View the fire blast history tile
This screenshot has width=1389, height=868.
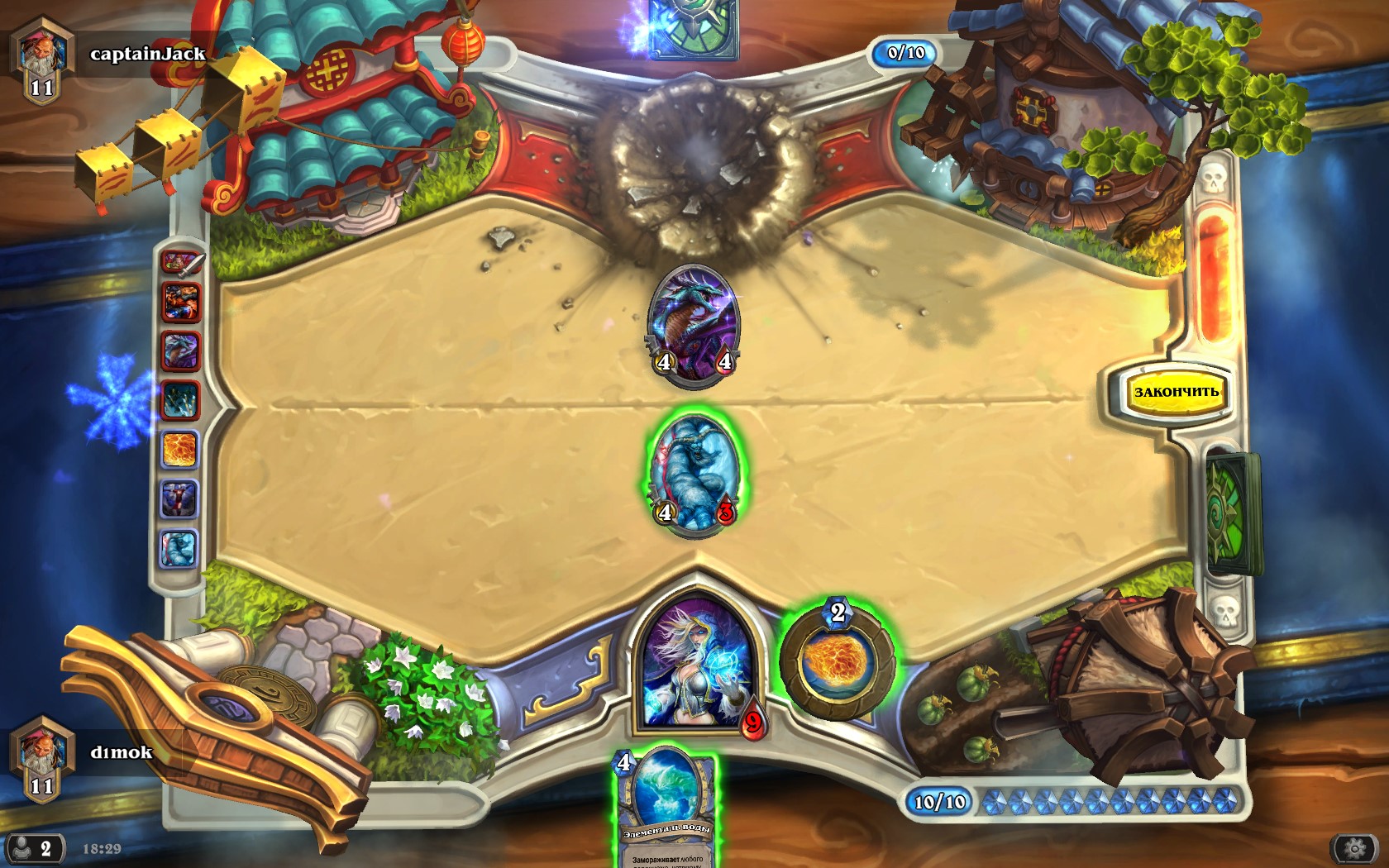tap(180, 451)
